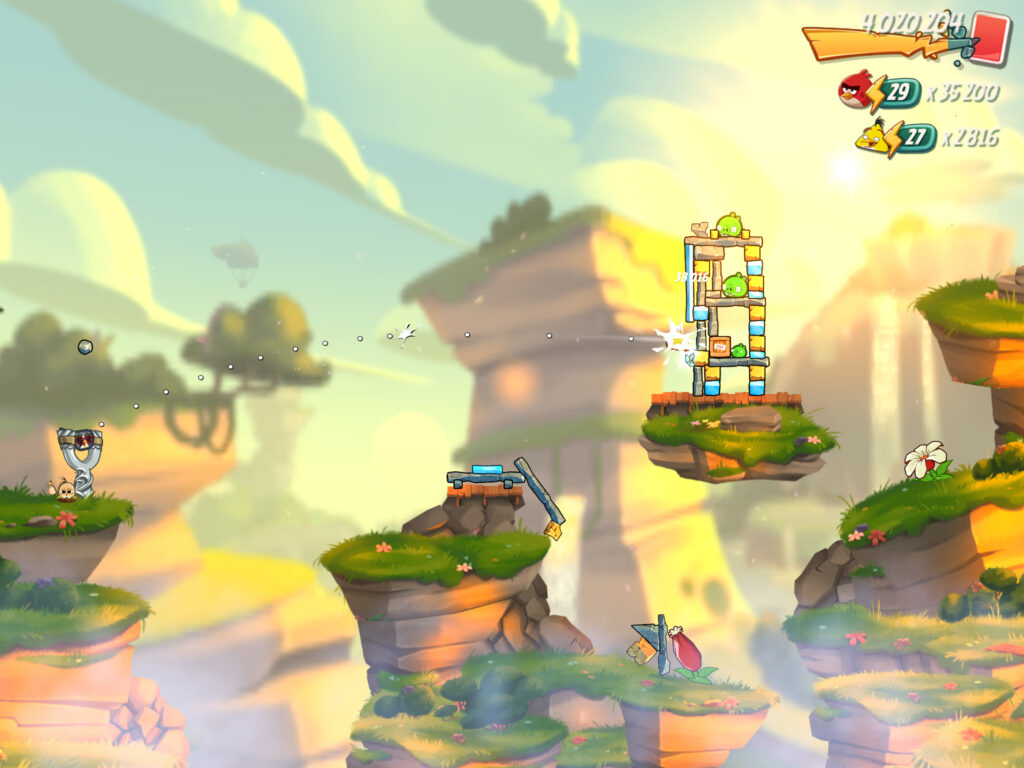Select the Red bird power icon
Screen dimensions: 1024x768
pyautogui.click(x=856, y=89)
